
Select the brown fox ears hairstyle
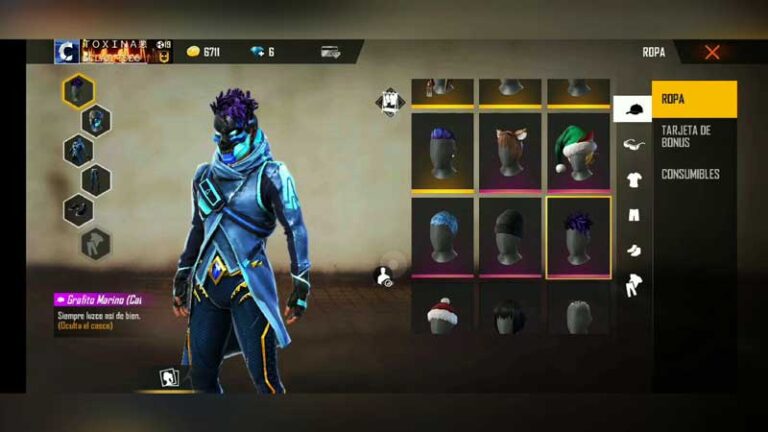click(x=510, y=150)
